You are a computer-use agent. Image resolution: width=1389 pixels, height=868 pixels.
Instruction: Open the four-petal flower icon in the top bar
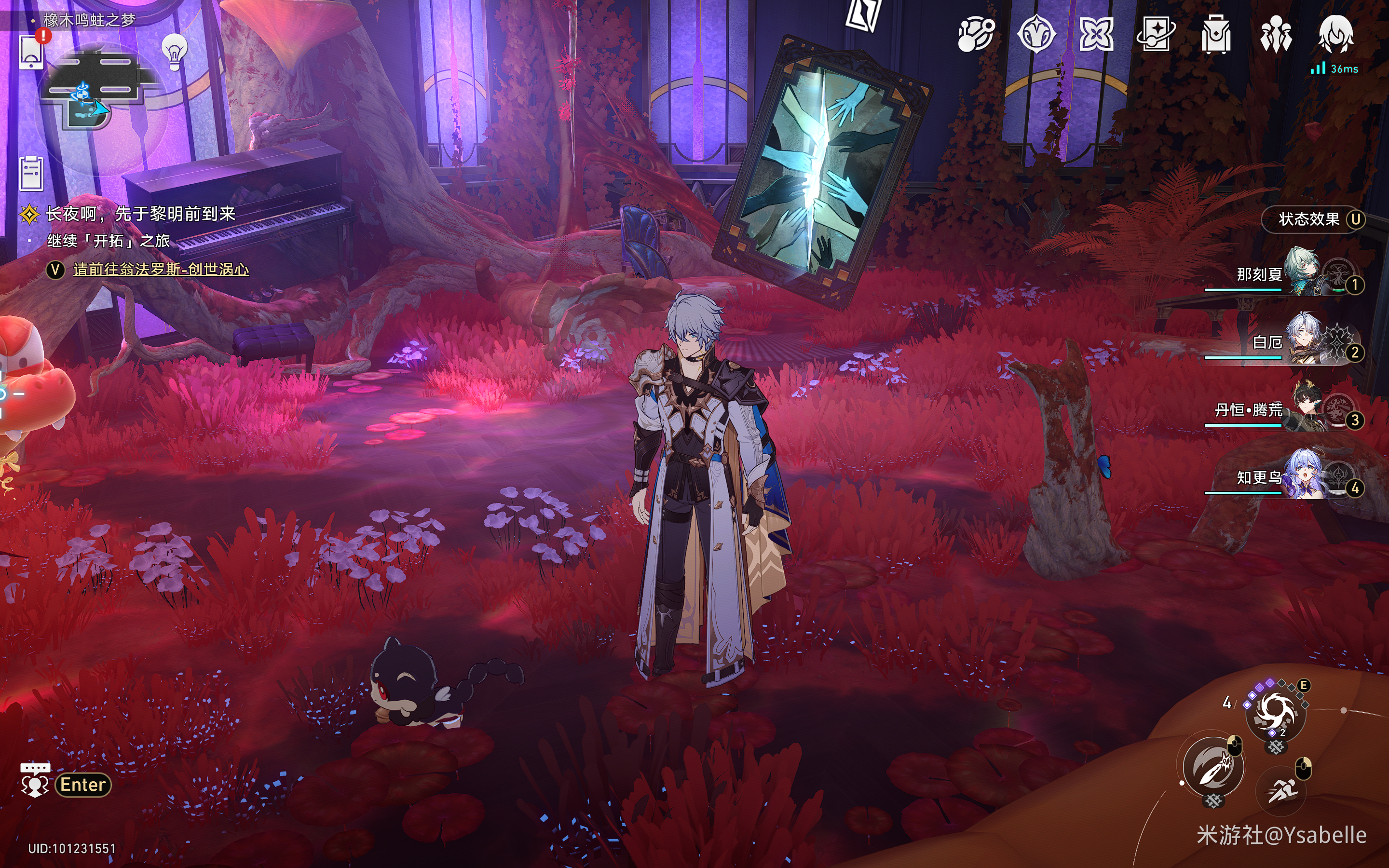(x=1096, y=34)
